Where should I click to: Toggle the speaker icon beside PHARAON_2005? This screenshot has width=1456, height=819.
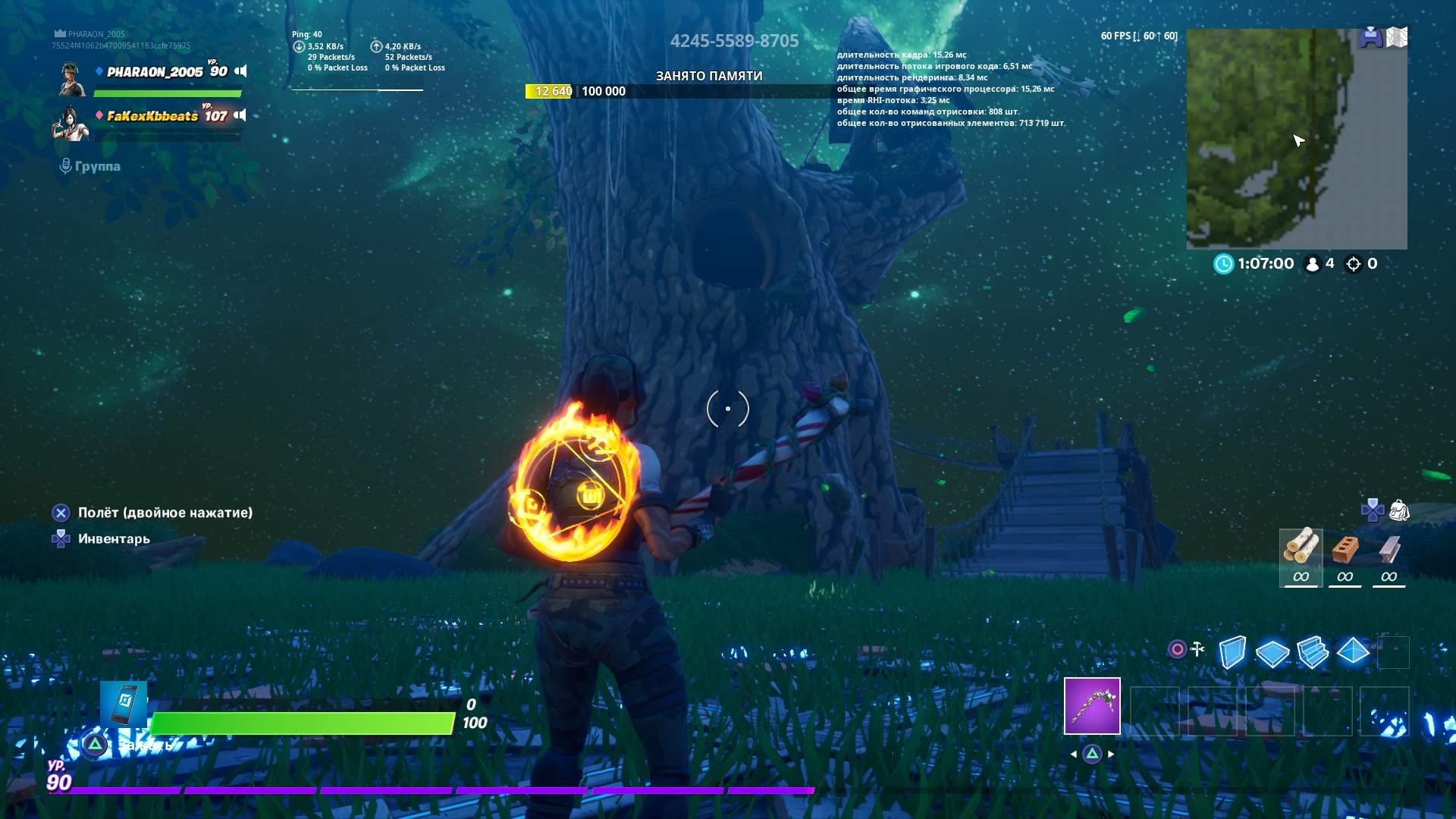click(x=240, y=71)
